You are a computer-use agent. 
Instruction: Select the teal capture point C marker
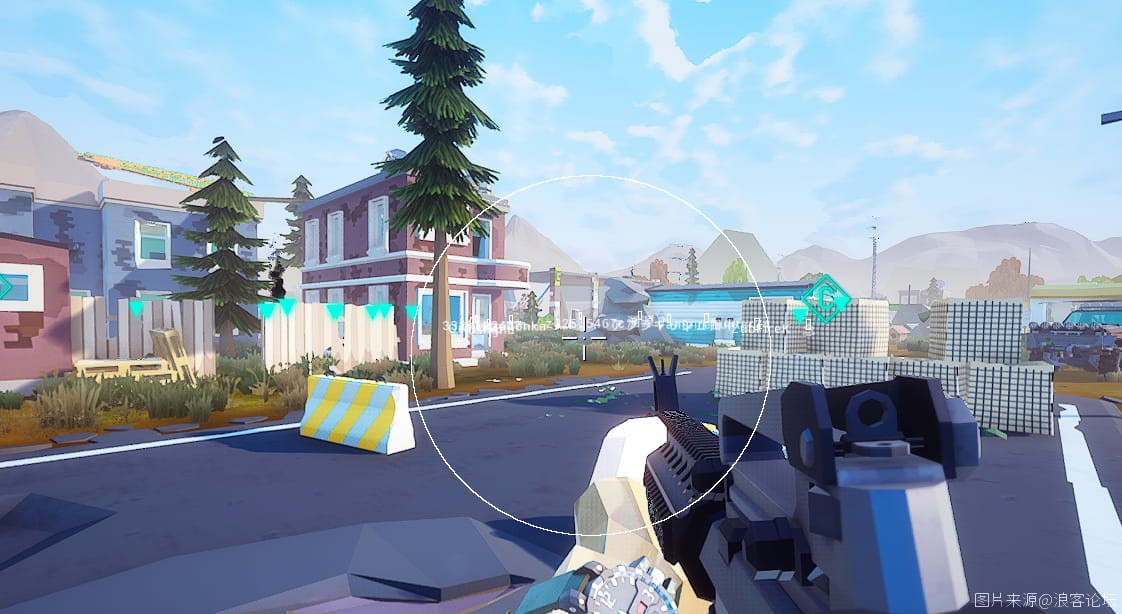click(x=826, y=299)
